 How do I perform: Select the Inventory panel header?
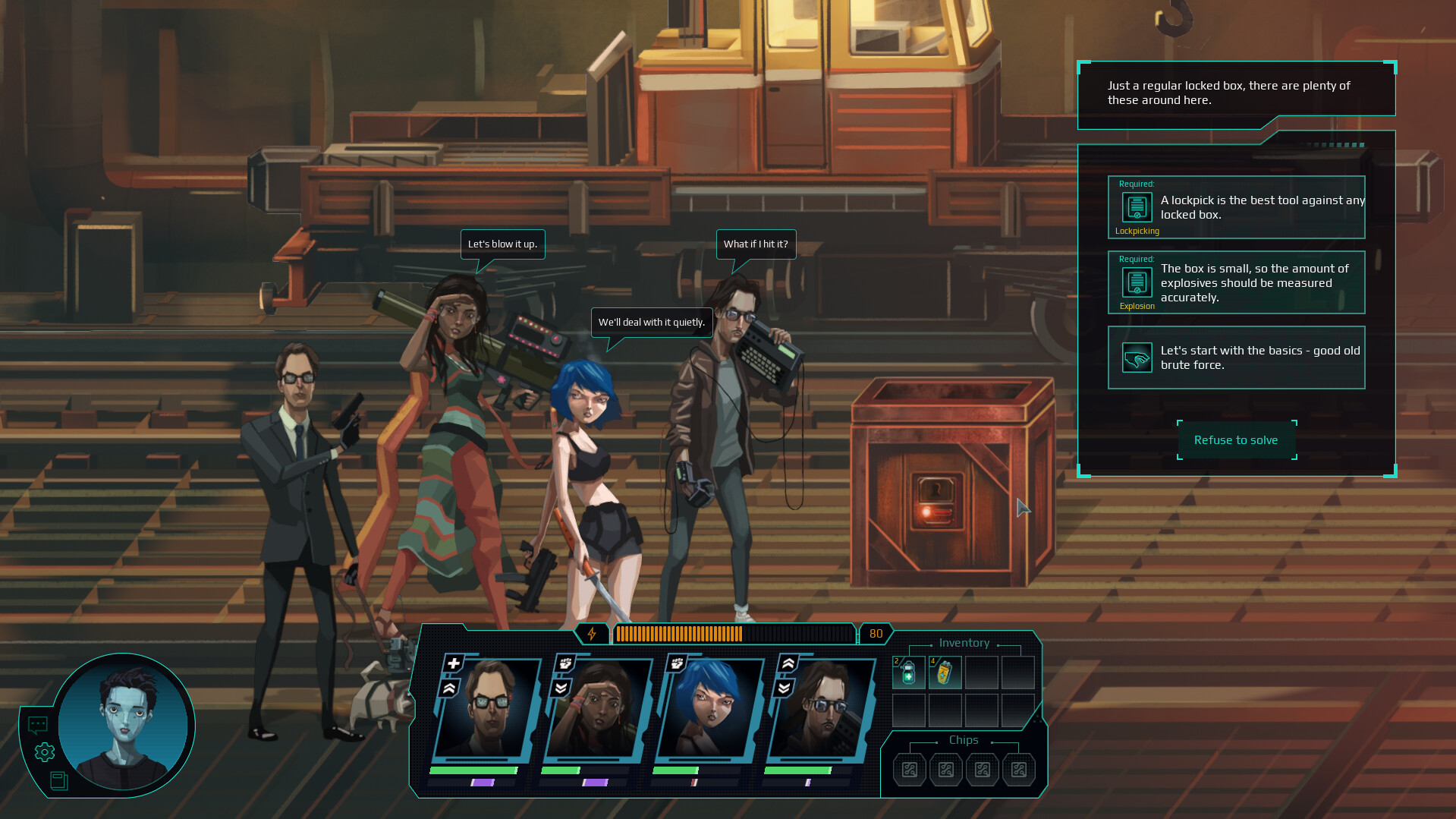[x=964, y=643]
